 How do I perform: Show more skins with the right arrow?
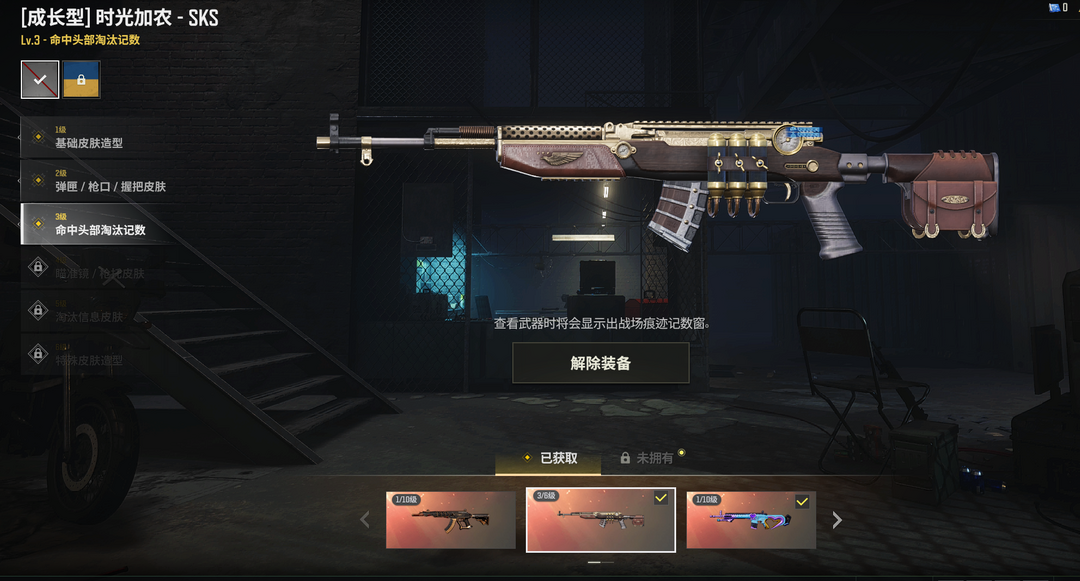pyautogui.click(x=837, y=520)
